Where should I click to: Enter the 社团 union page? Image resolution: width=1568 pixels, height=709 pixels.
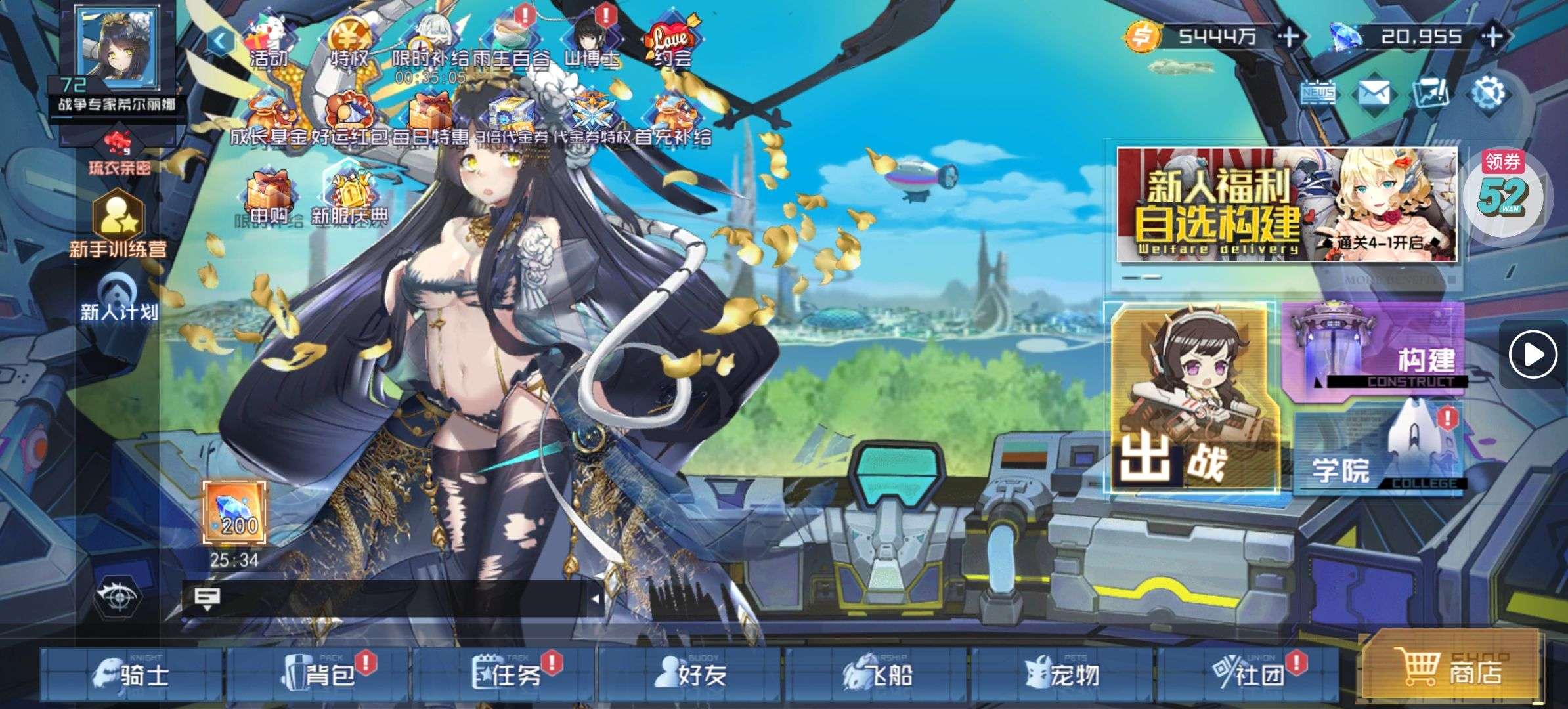click(1248, 674)
